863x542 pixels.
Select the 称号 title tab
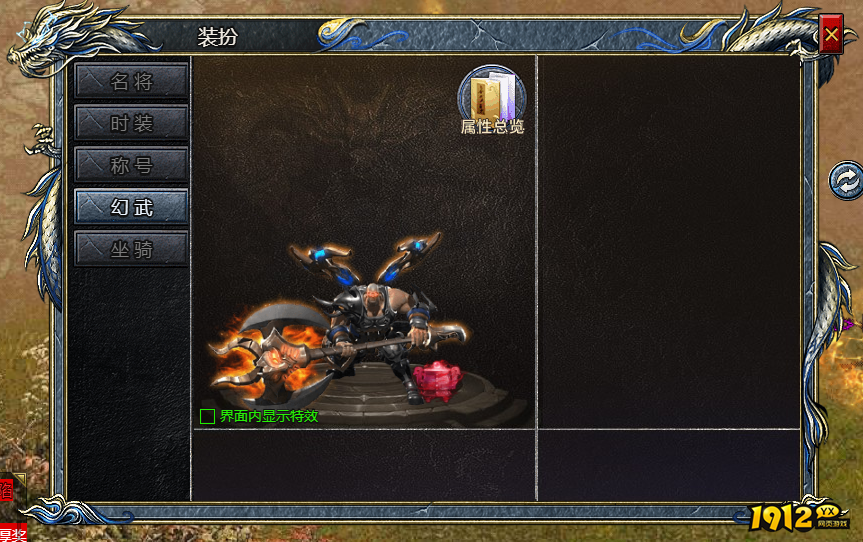click(131, 165)
